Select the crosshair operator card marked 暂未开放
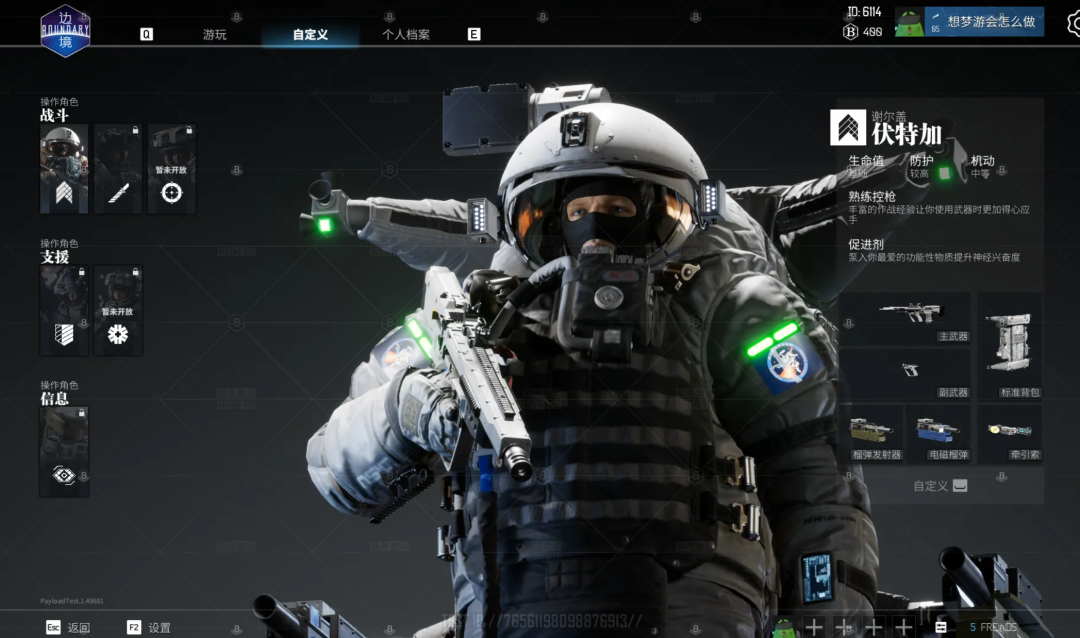This screenshot has width=1080, height=638. (172, 168)
